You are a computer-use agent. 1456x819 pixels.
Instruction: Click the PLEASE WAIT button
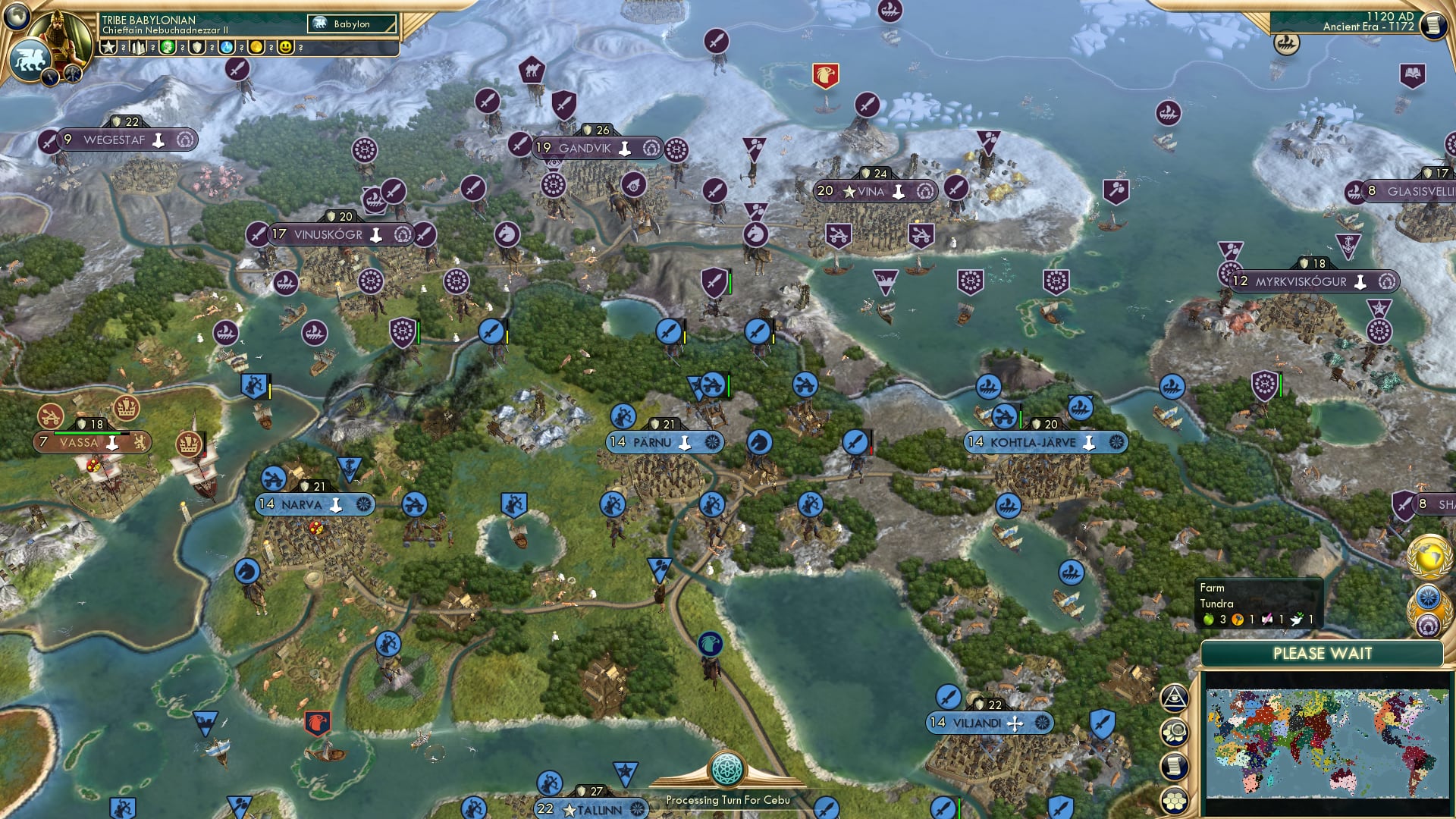(1323, 653)
